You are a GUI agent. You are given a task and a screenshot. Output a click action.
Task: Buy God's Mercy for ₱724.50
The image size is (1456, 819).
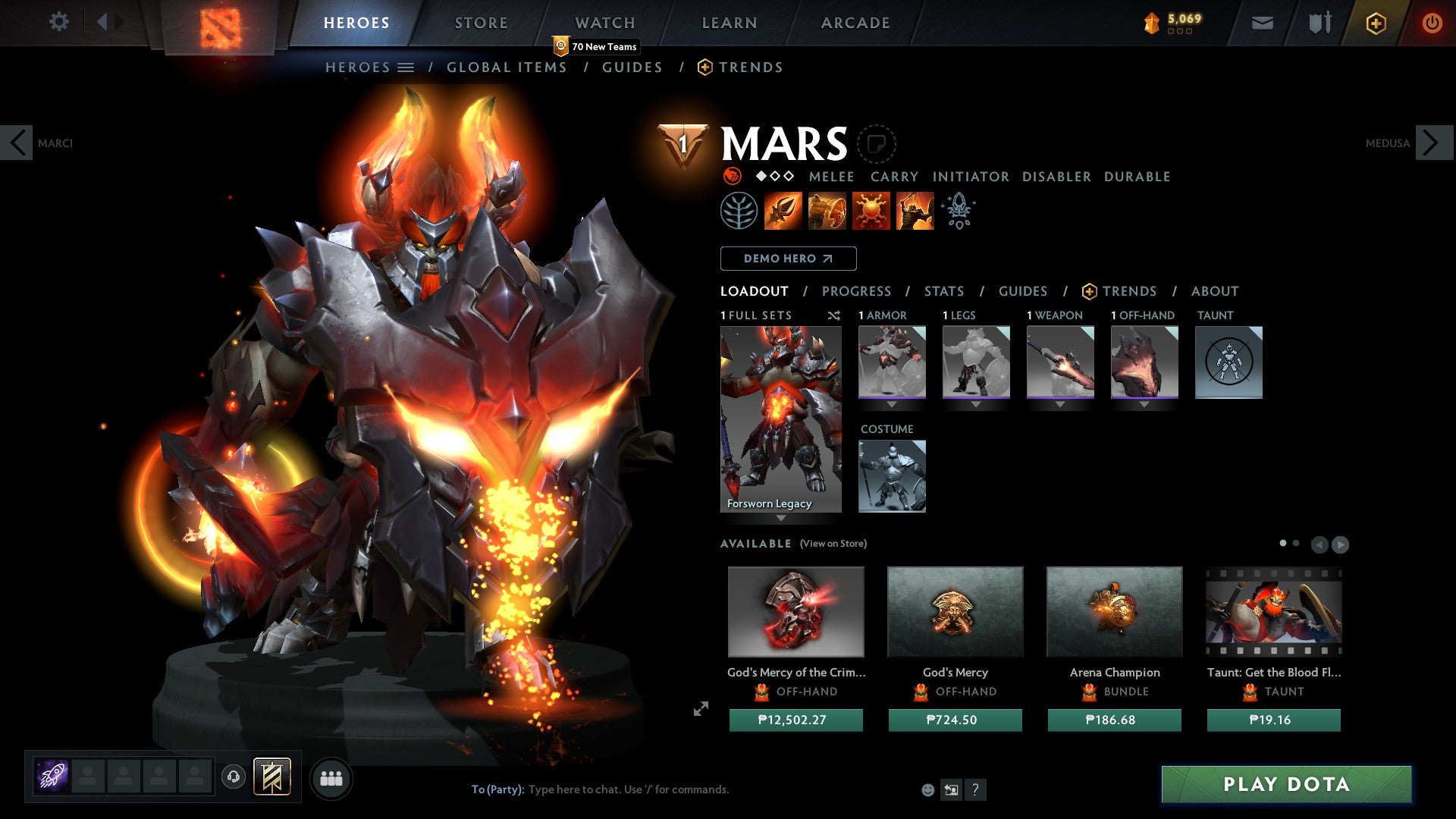tap(955, 720)
